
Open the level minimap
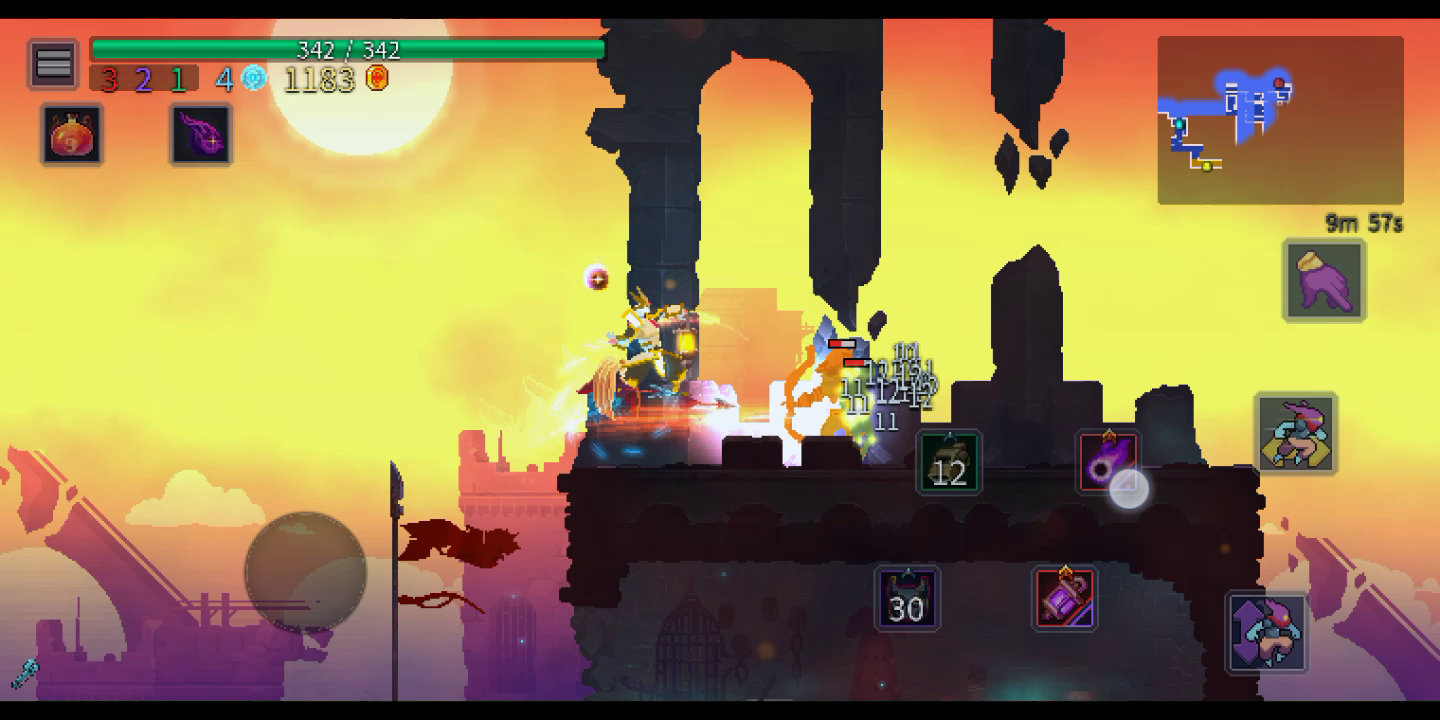coord(1280,120)
